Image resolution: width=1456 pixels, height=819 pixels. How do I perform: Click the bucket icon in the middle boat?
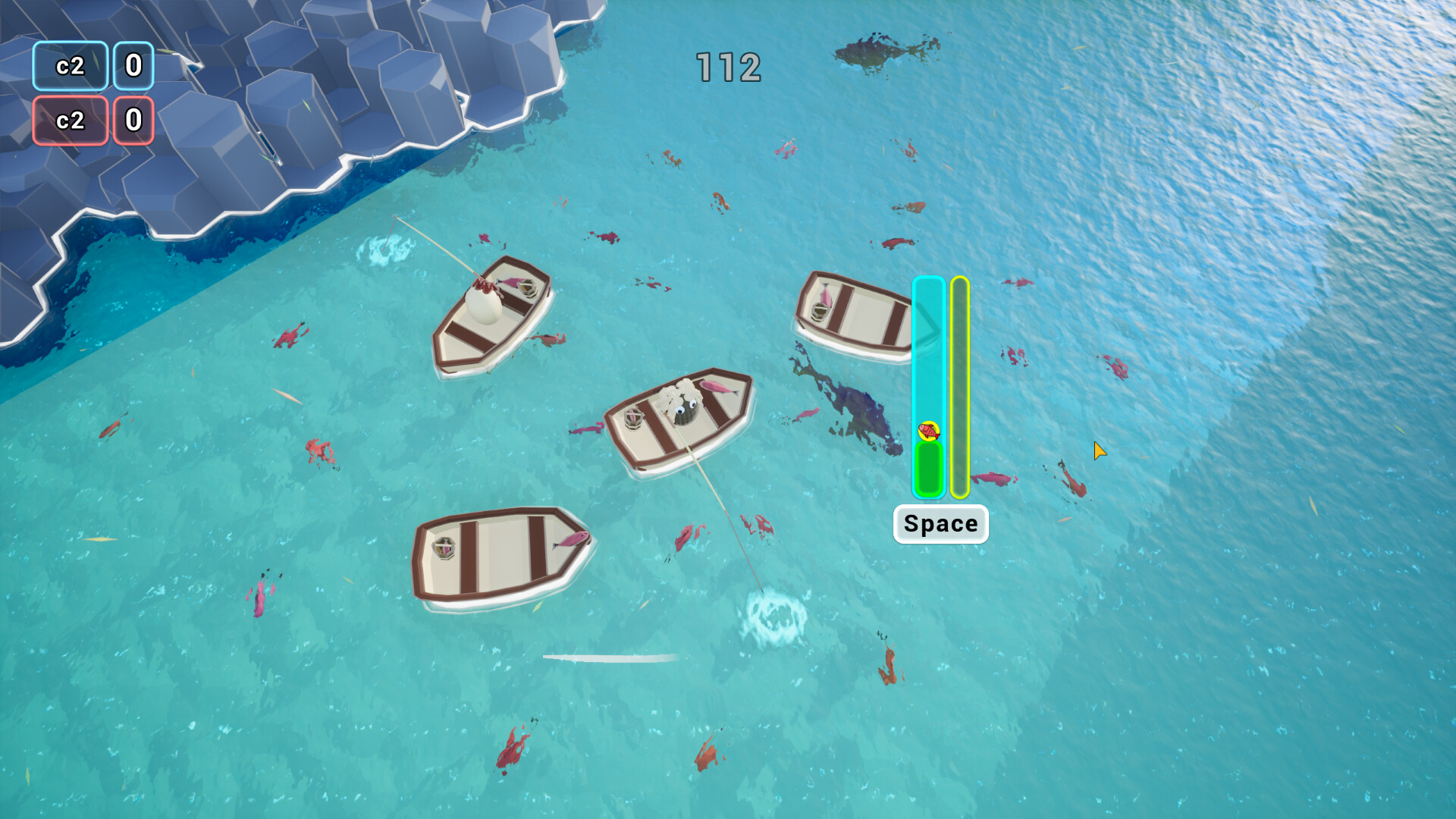634,419
